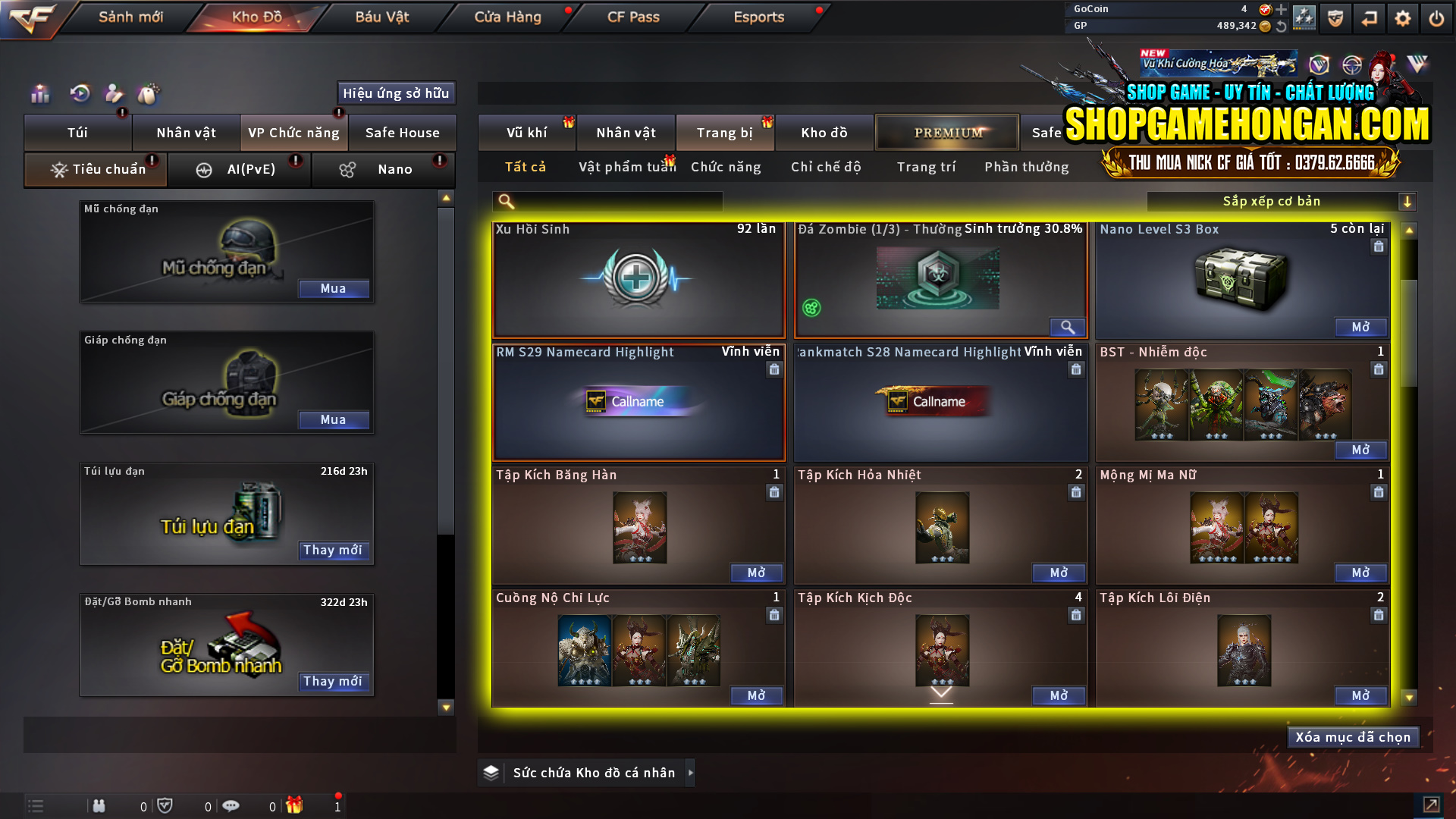The width and height of the screenshot is (1456, 819).
Task: Open inventory statistics via the bar chart icon
Action: (39, 93)
